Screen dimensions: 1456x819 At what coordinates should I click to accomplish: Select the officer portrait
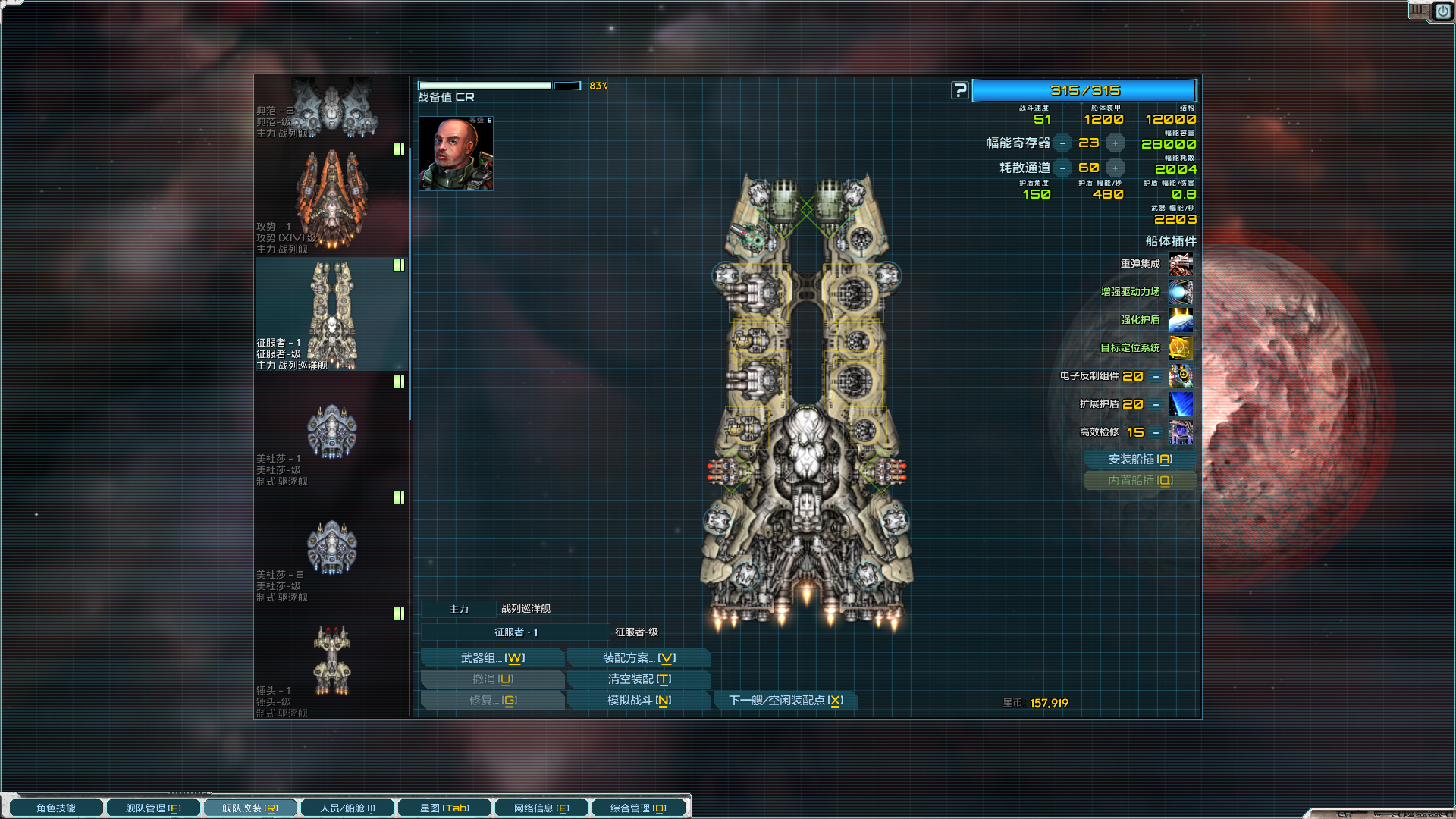tap(456, 154)
